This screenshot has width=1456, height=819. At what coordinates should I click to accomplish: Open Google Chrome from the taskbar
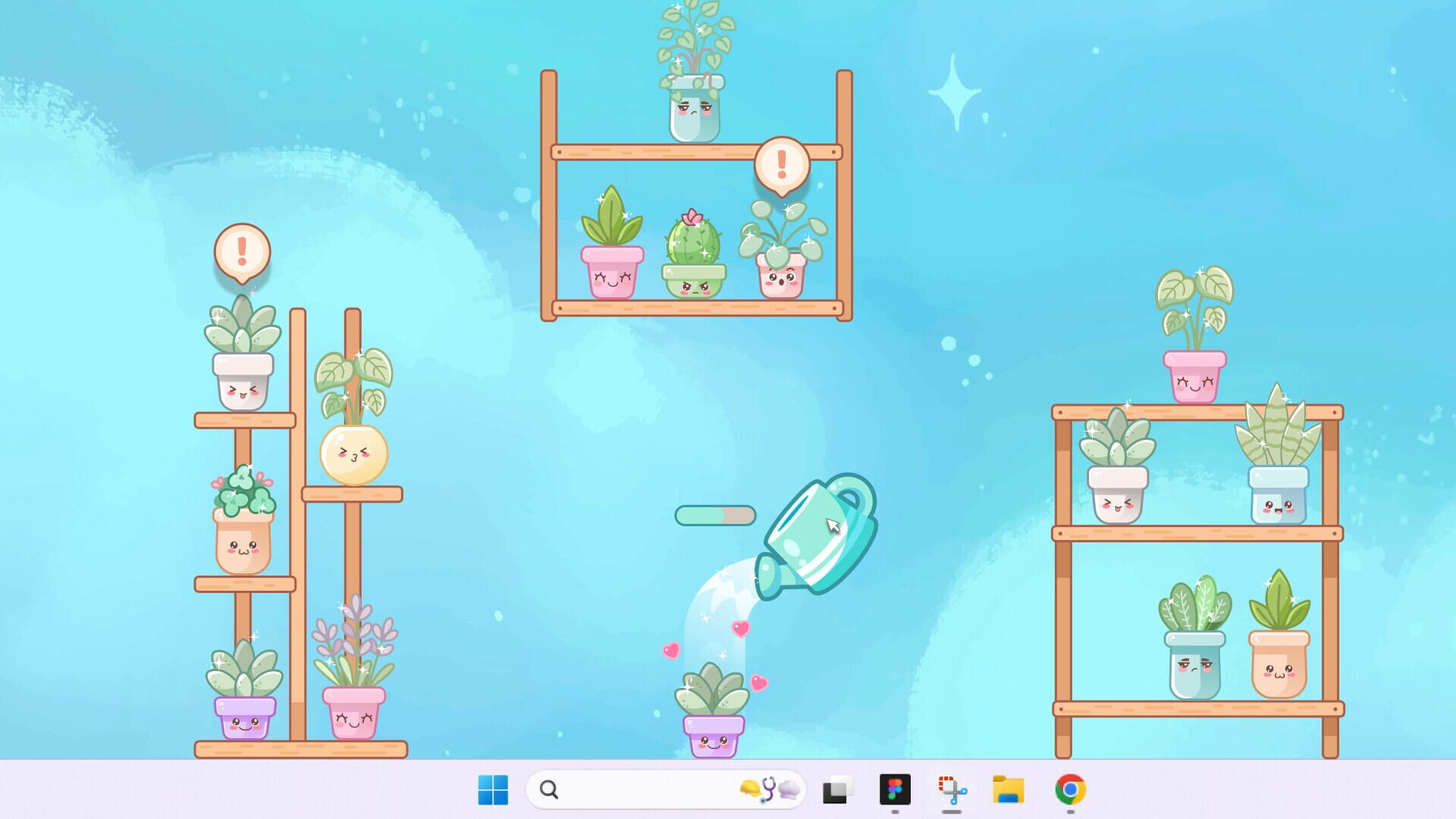point(1072,791)
